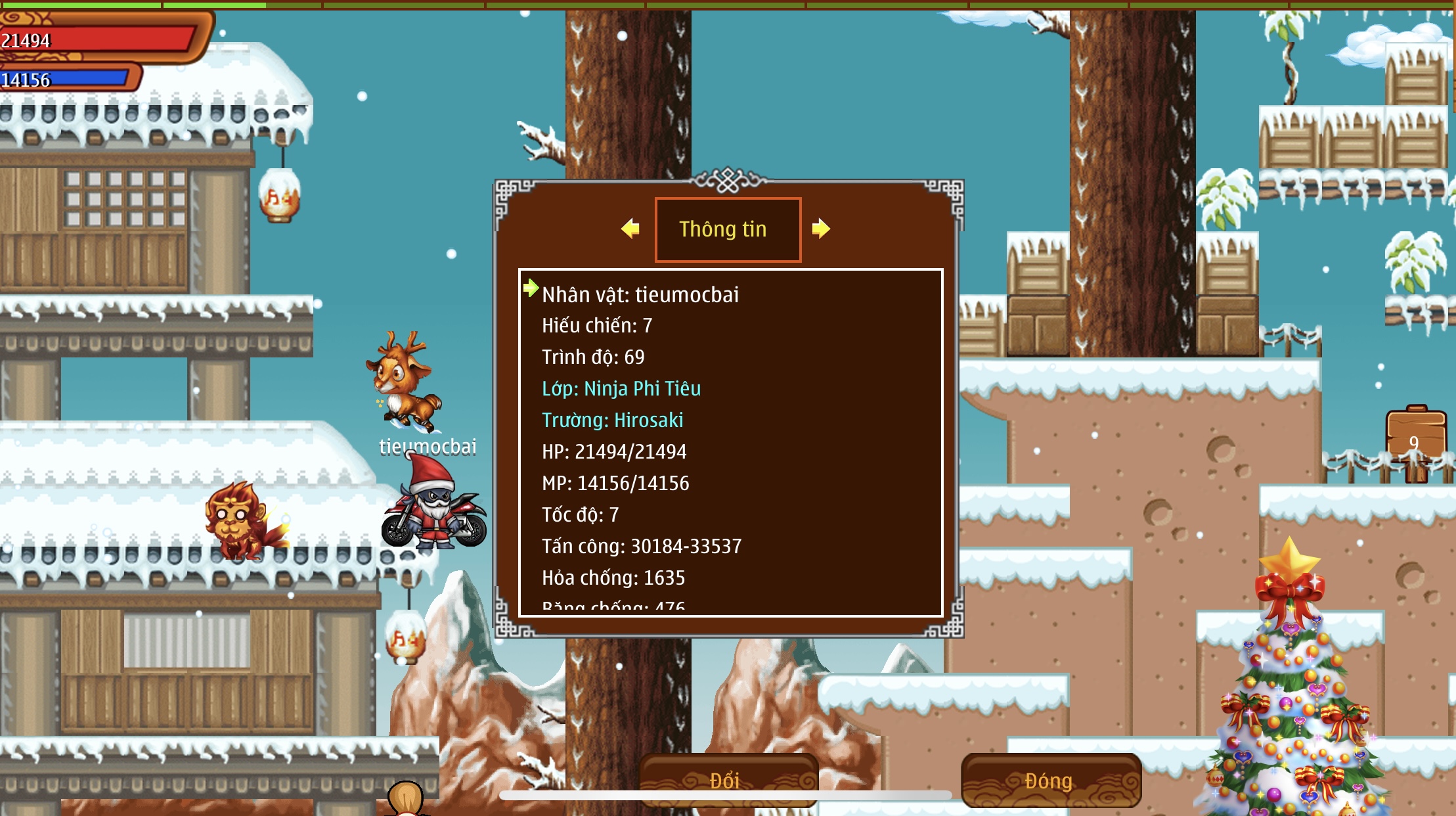The image size is (1456, 816).
Task: Select the Hiếu chiến: 7 row
Action: [597, 325]
